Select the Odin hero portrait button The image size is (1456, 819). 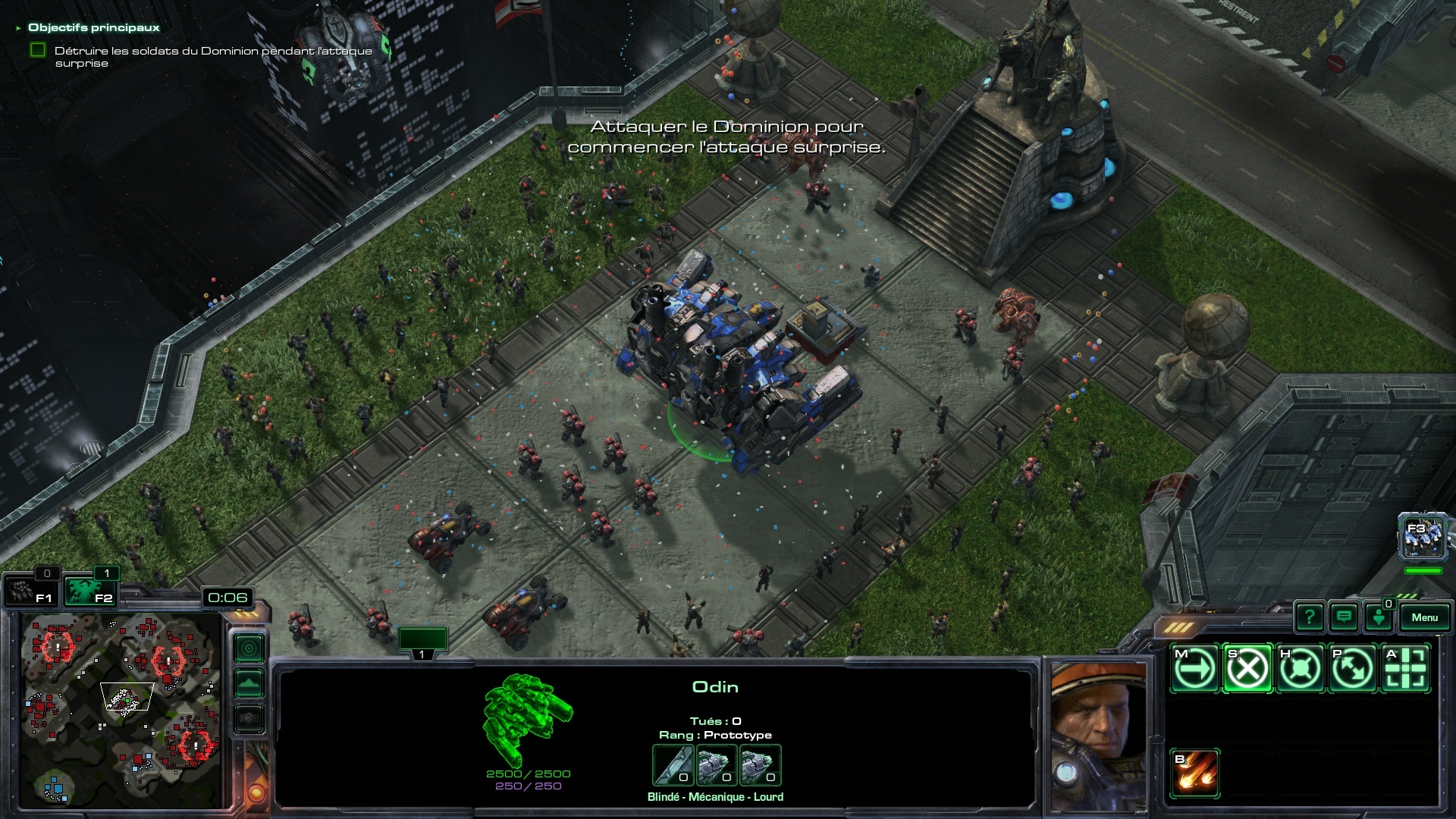tap(1421, 538)
